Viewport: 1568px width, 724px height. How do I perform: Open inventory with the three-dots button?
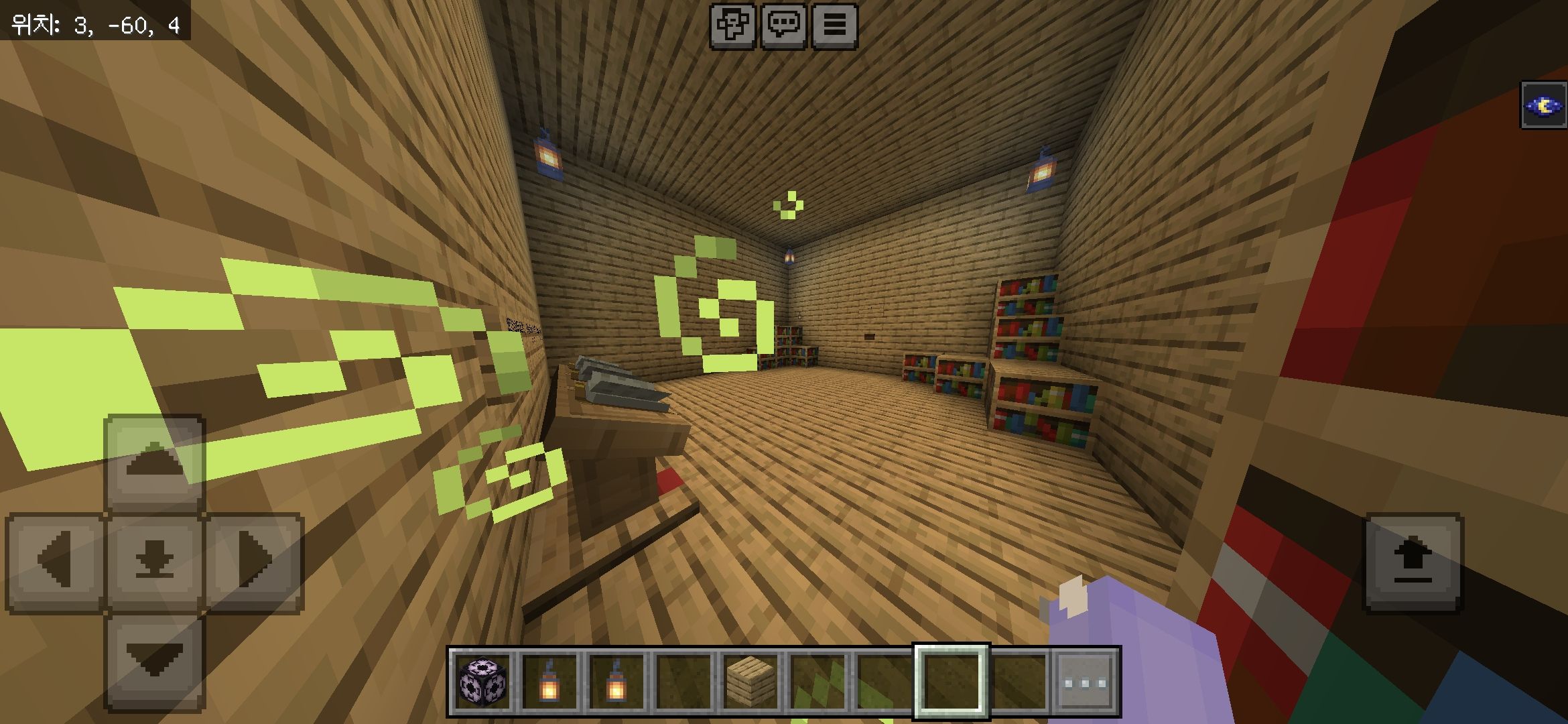1085,682
